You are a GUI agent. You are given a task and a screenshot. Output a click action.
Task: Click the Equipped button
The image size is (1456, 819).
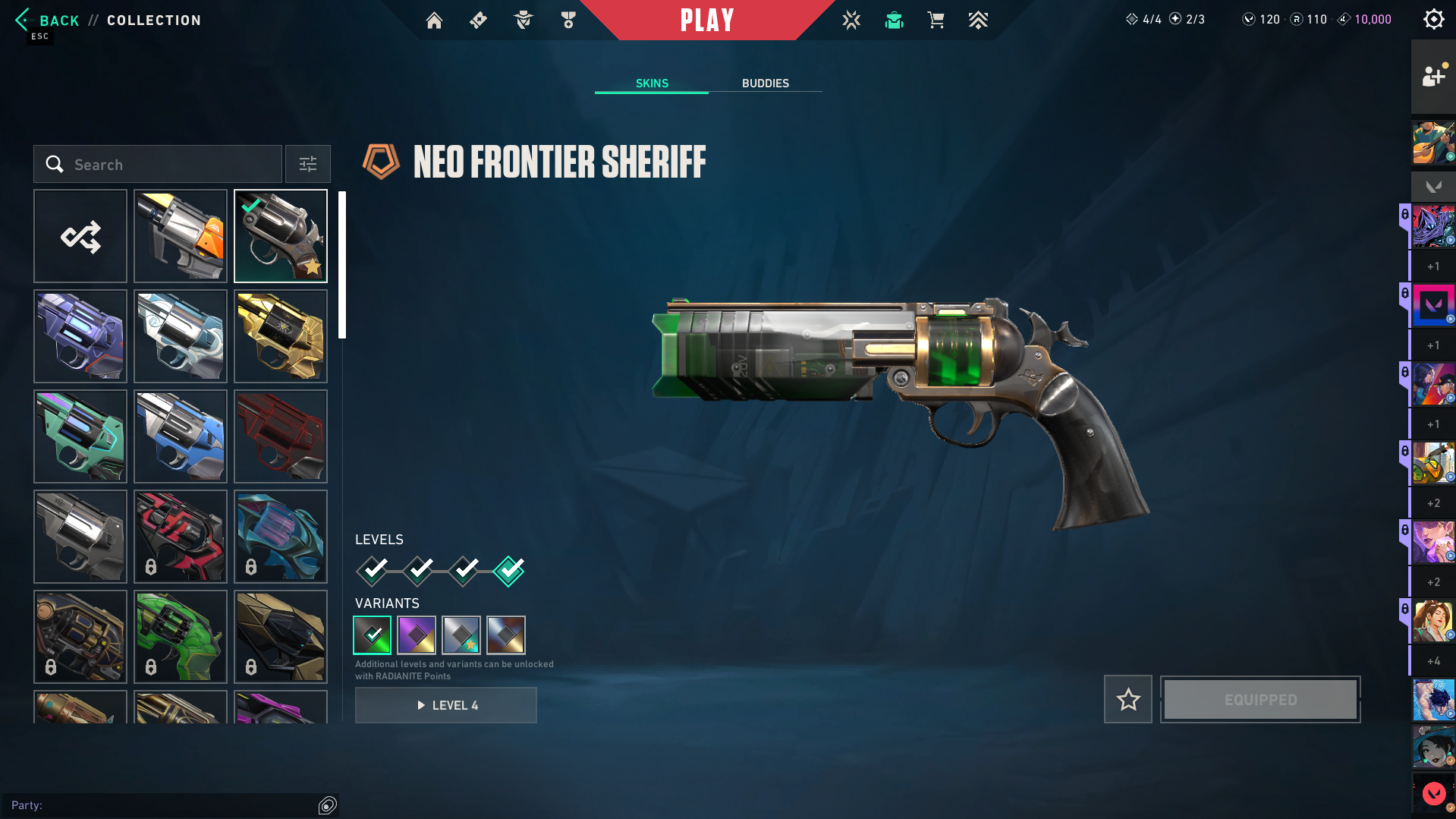click(x=1260, y=699)
